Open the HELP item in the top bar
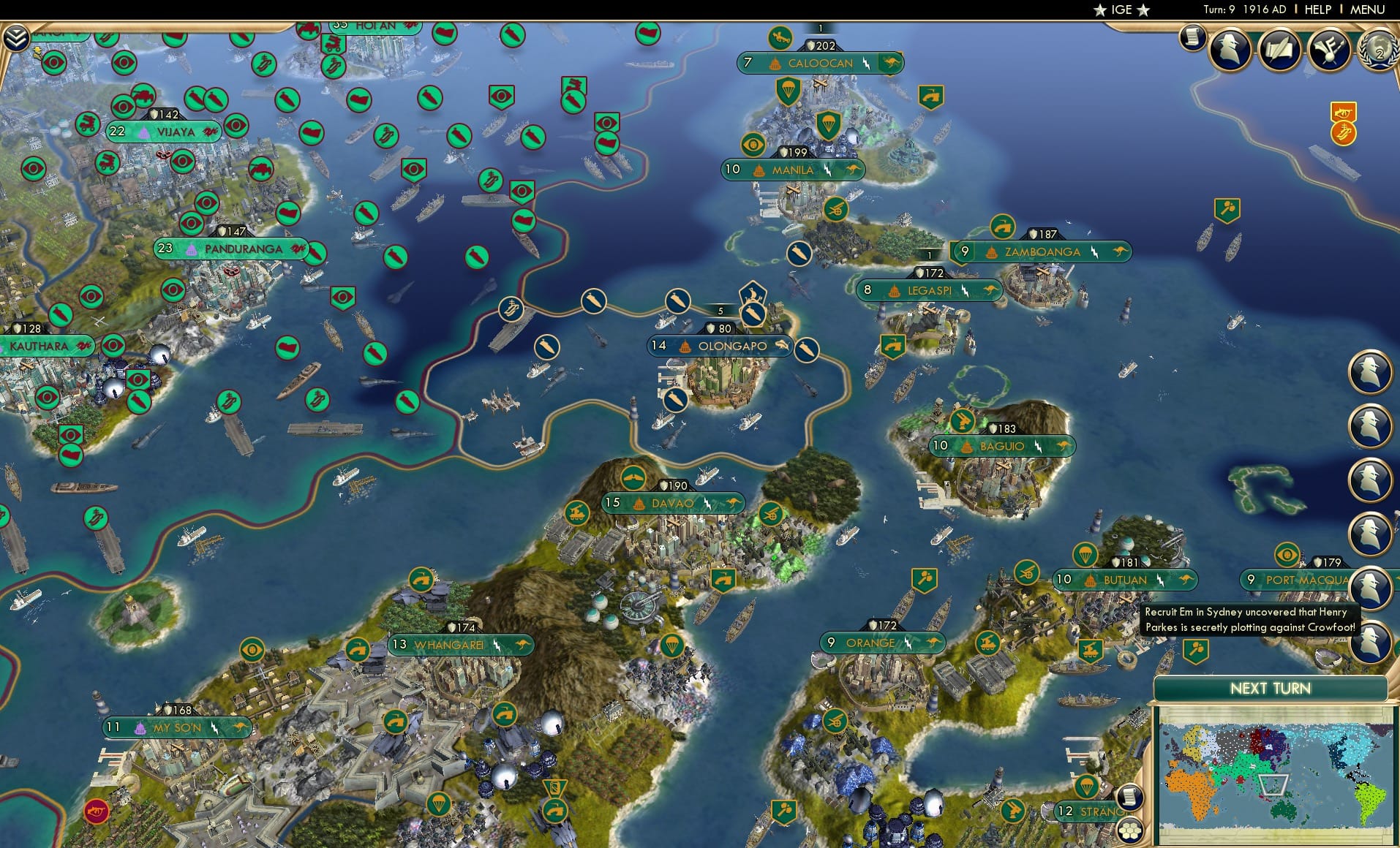Viewport: 1400px width, 848px height. (x=1317, y=10)
